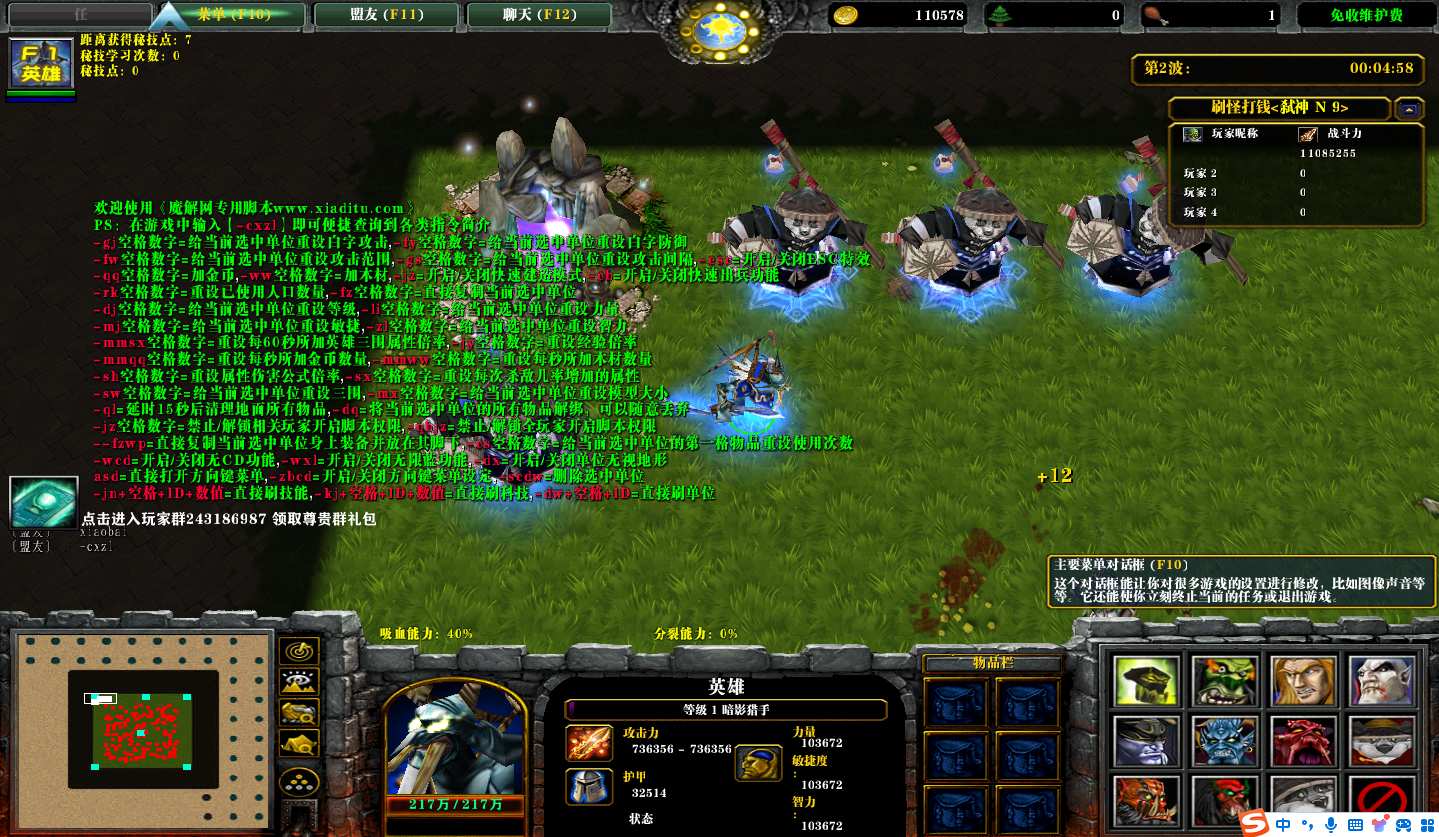This screenshot has width=1439, height=837.
Task: Pick the blonde-haired human portrait icon
Action: [x=1304, y=681]
